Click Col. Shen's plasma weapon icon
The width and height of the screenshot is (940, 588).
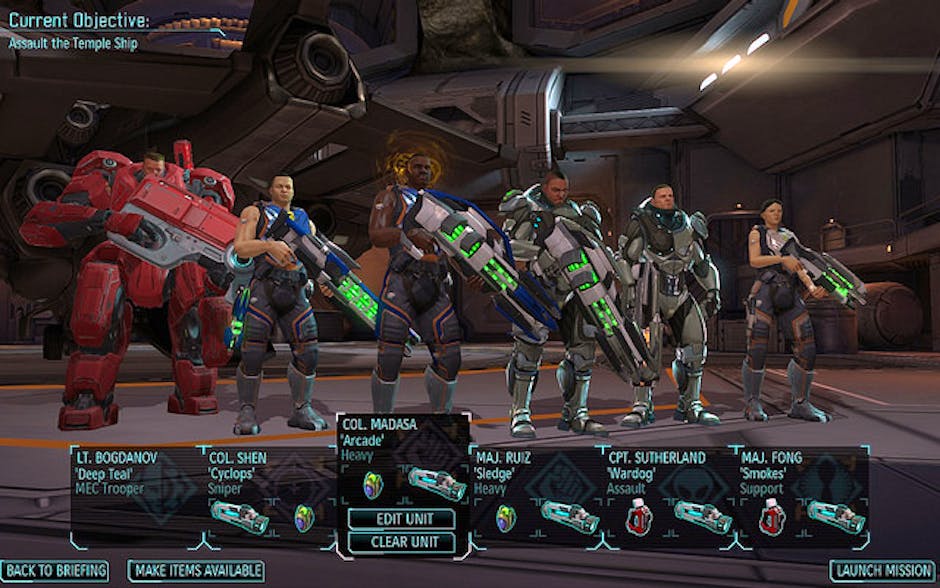(239, 517)
